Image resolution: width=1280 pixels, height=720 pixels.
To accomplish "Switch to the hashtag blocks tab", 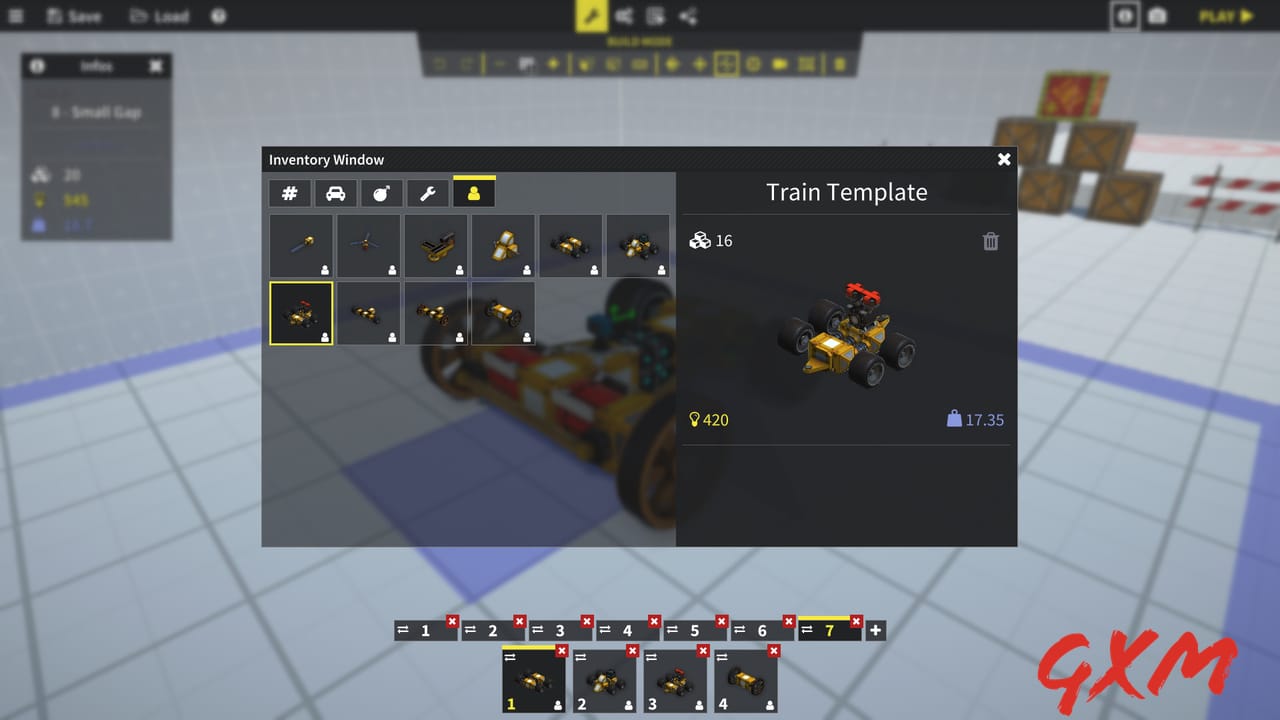I will 289,192.
